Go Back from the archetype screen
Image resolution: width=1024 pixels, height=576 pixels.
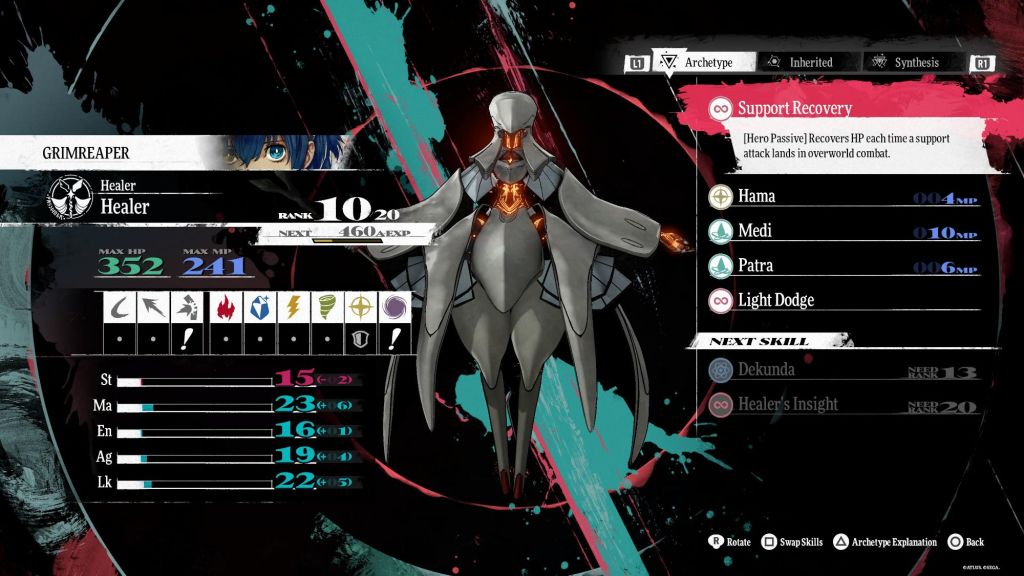pyautogui.click(x=965, y=542)
